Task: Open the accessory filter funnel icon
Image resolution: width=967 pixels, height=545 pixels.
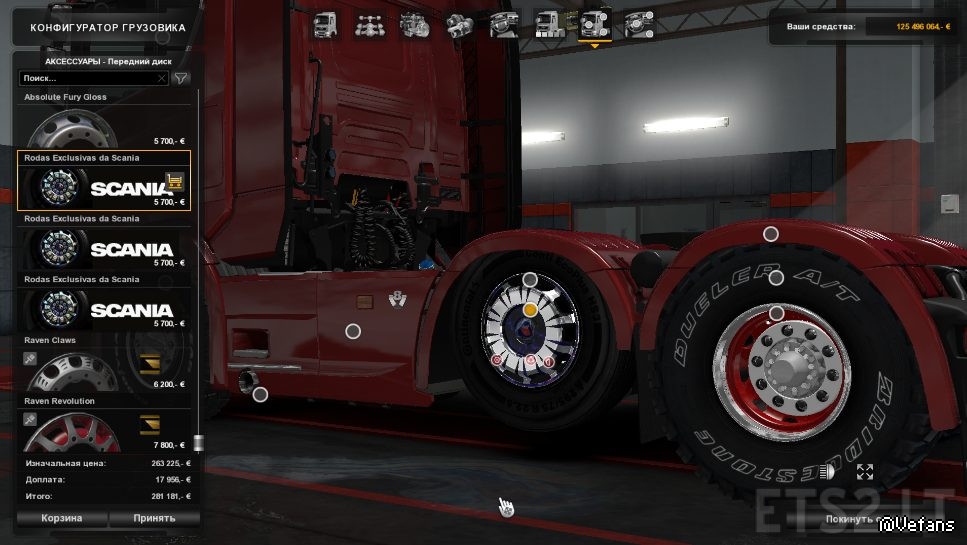Action: [181, 77]
